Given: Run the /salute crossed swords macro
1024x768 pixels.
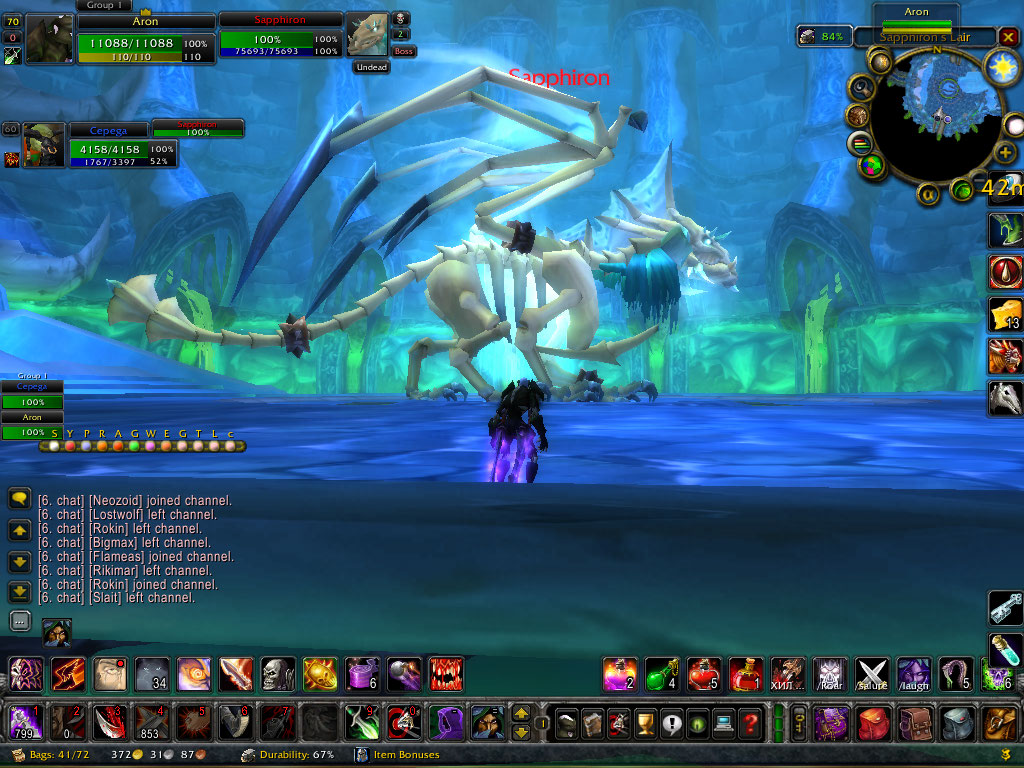Looking at the screenshot, I should (872, 674).
